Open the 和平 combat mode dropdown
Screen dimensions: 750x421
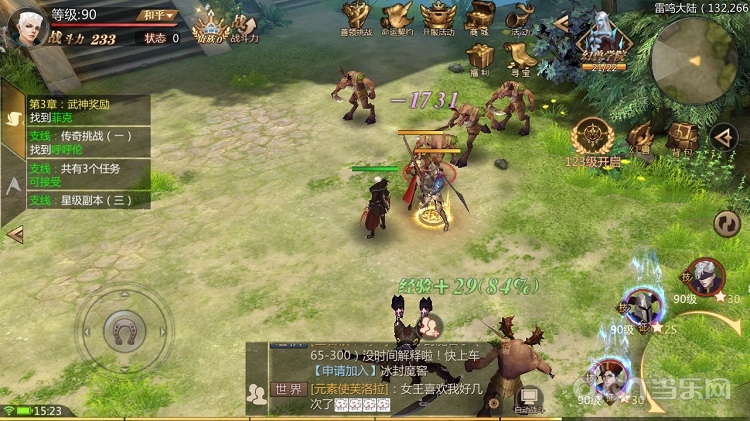tap(156, 15)
